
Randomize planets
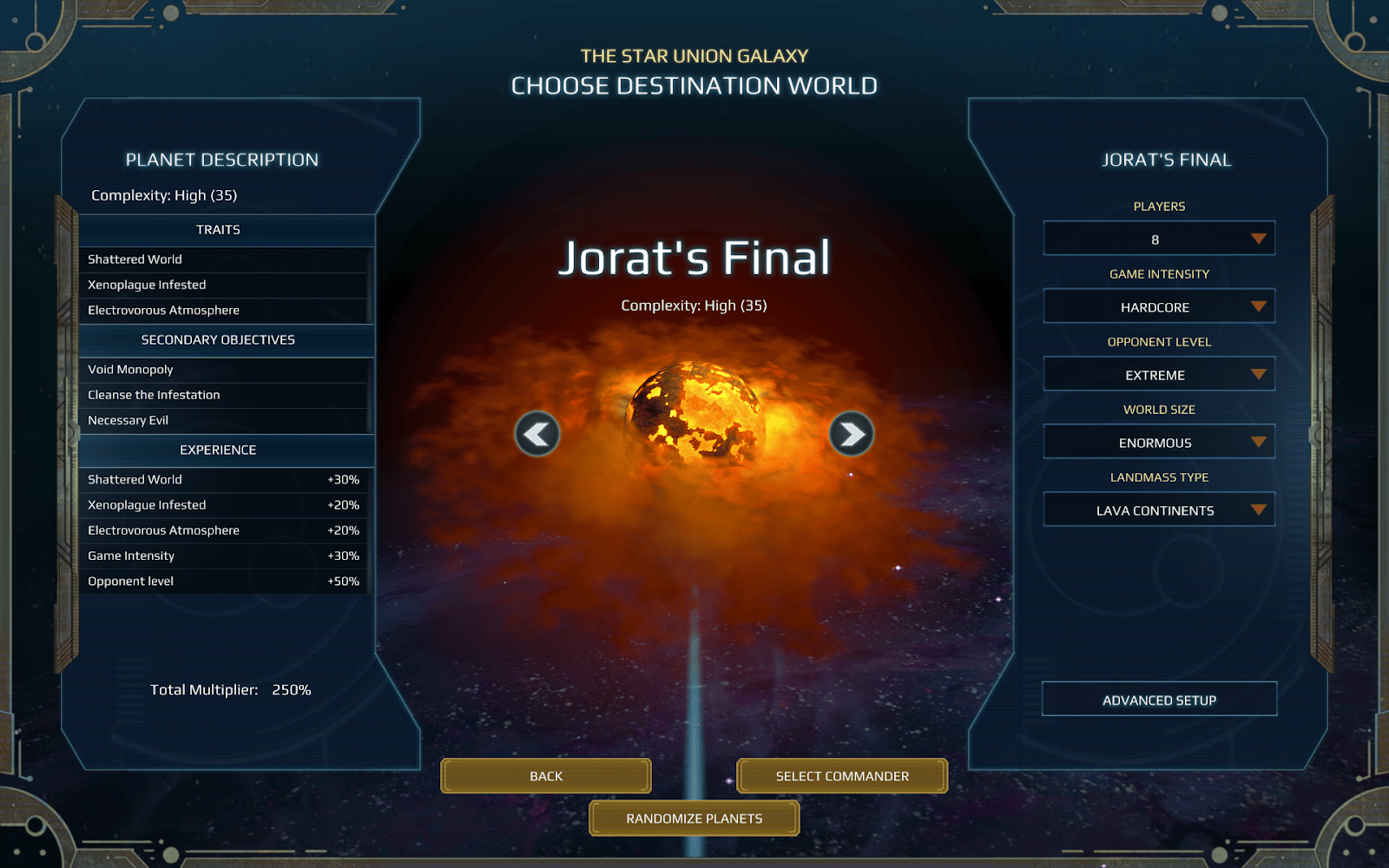coord(694,819)
